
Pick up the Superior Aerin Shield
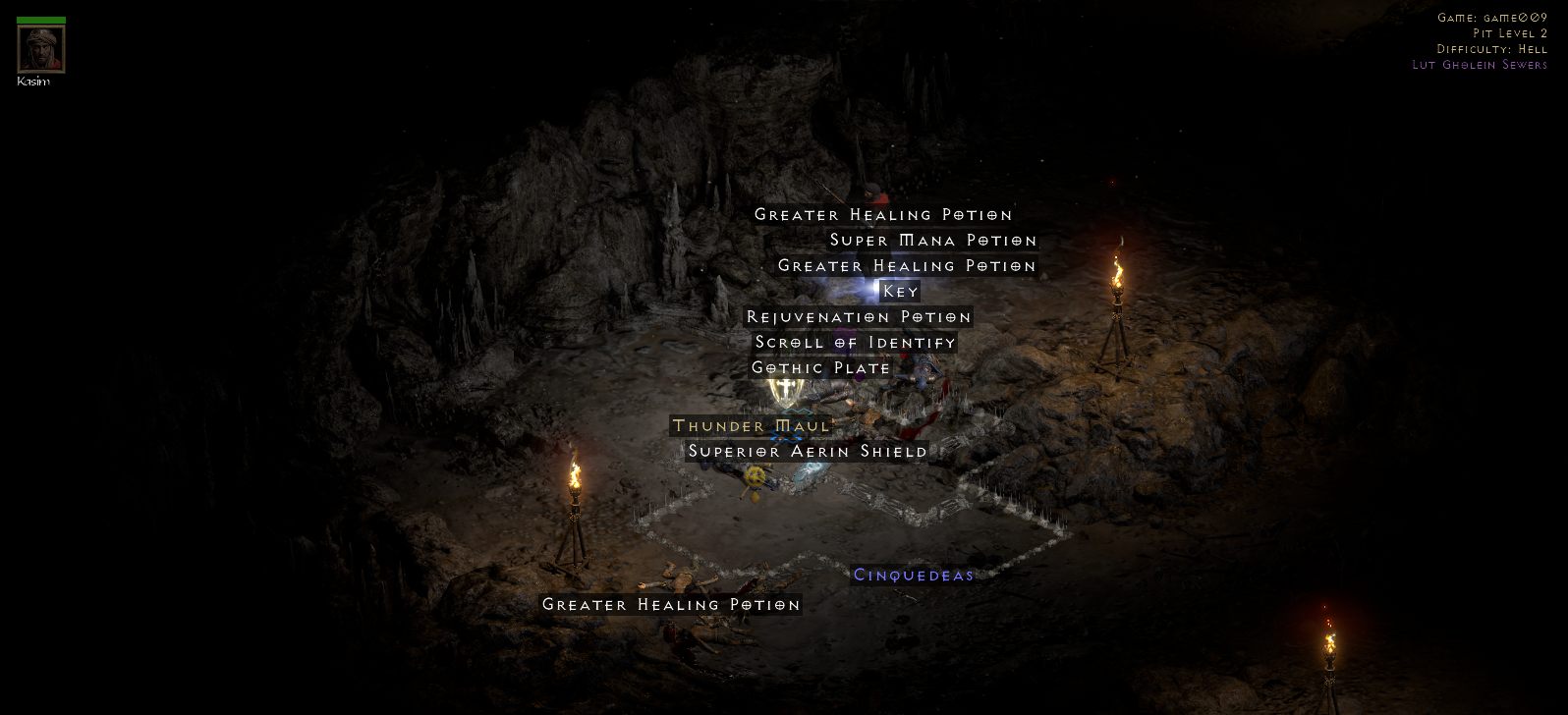(807, 452)
